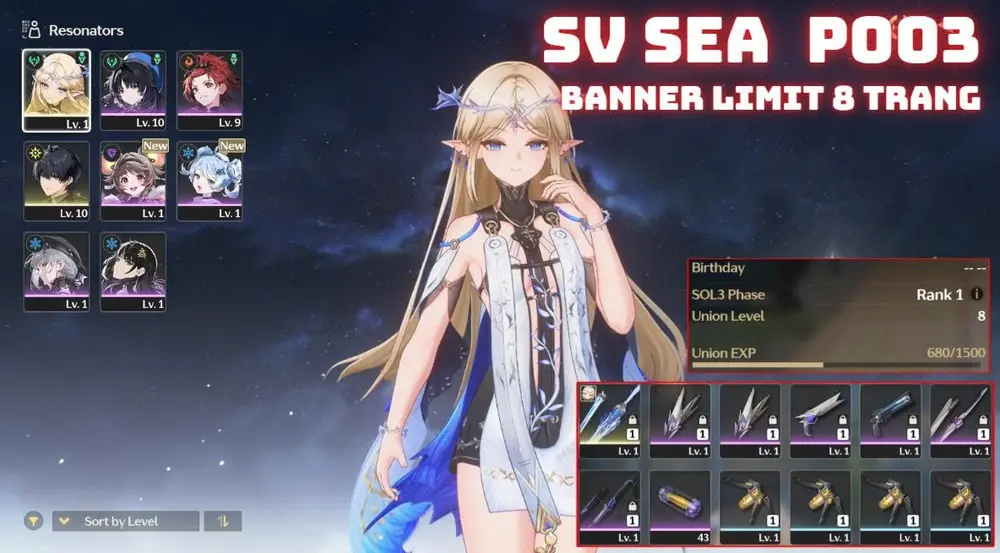Choose the blue-beret resonator at Lv. 10
This screenshot has width=1000, height=553.
coord(133,89)
